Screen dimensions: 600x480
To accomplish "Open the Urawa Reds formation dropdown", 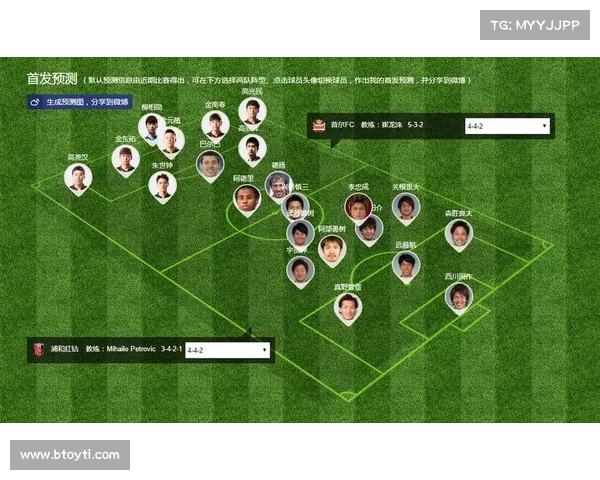I will 227,350.
